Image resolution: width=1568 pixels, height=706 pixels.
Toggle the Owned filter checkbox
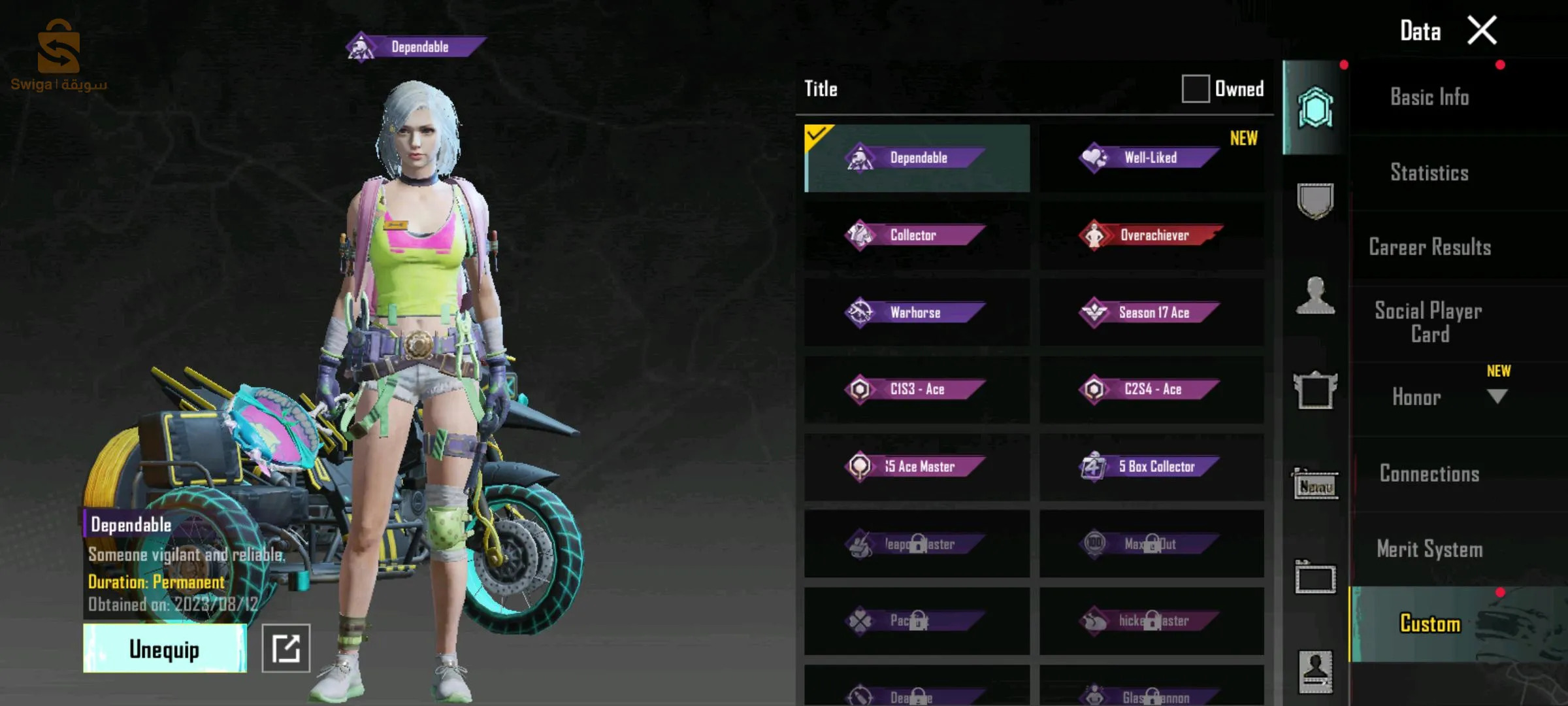1195,89
